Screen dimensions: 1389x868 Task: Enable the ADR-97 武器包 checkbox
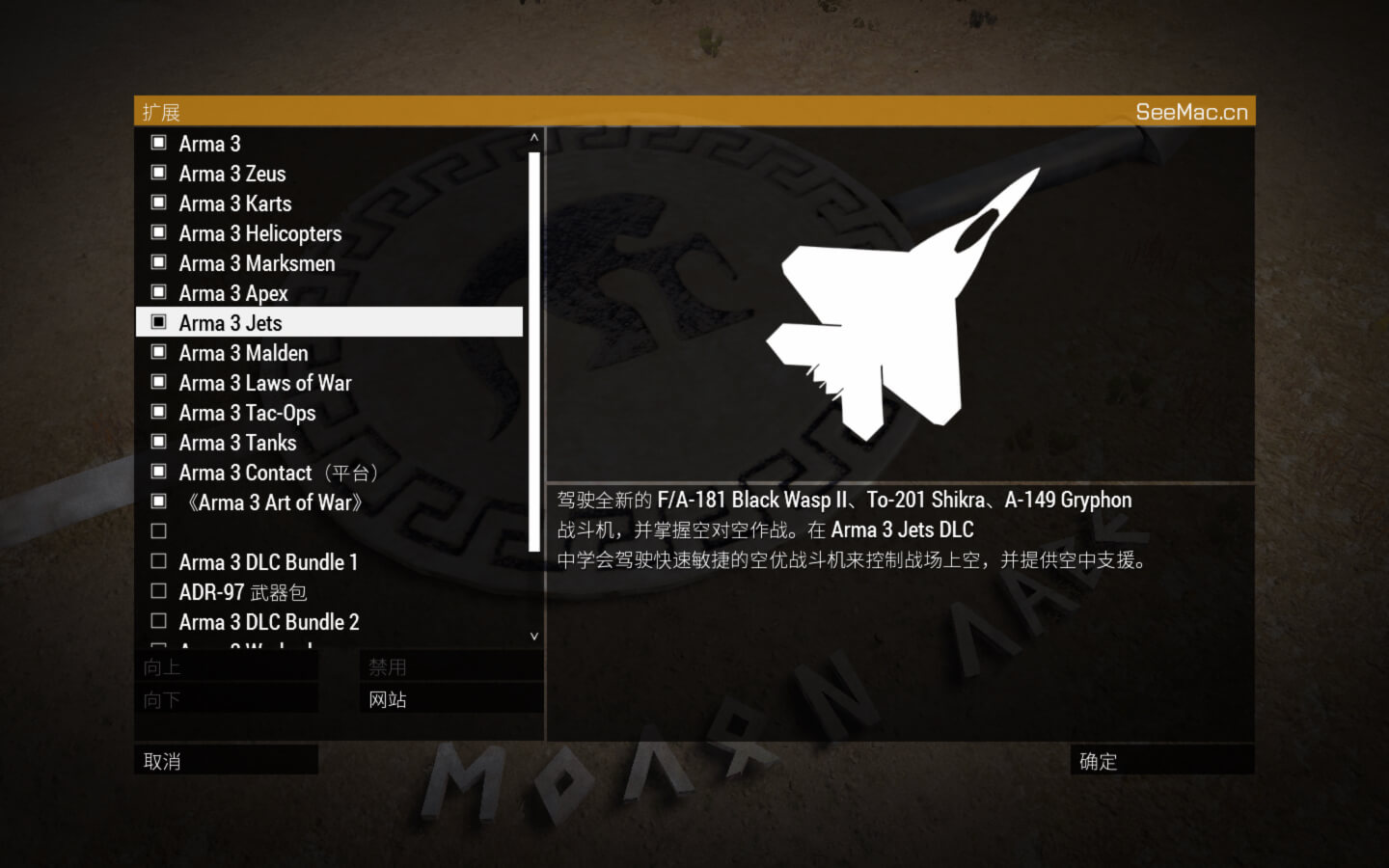[158, 590]
